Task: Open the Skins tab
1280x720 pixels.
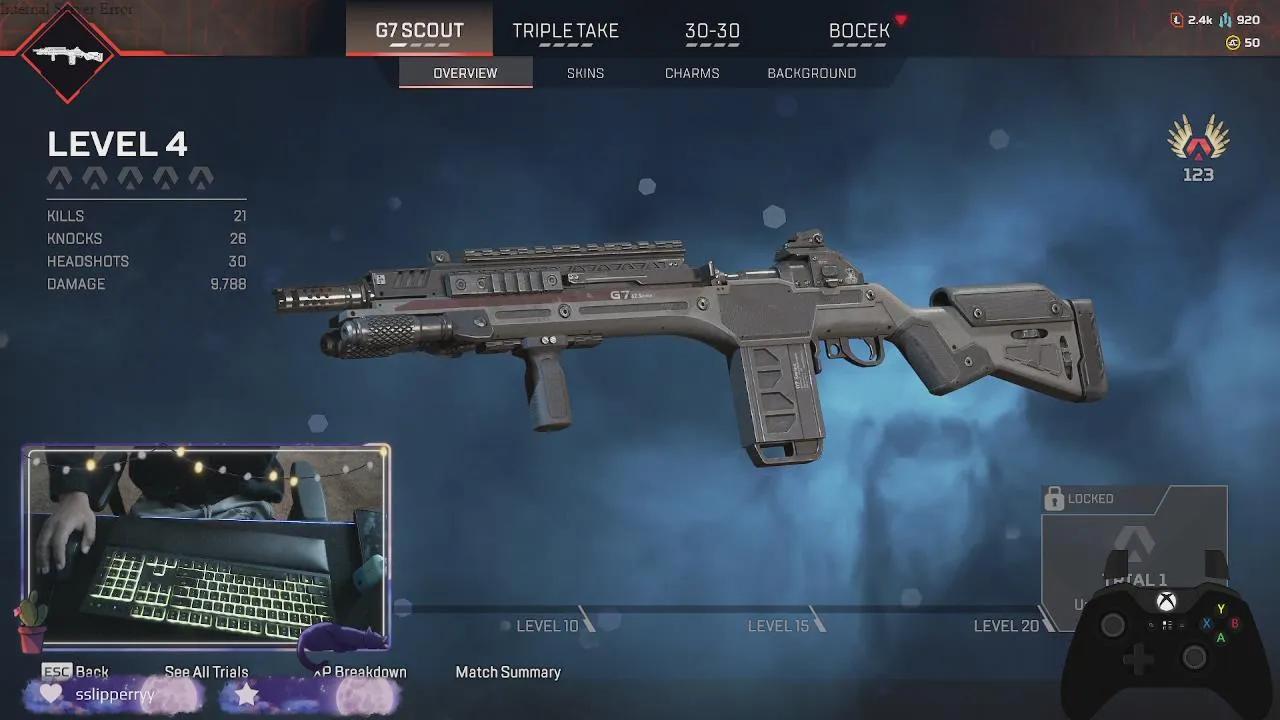Action: point(585,72)
